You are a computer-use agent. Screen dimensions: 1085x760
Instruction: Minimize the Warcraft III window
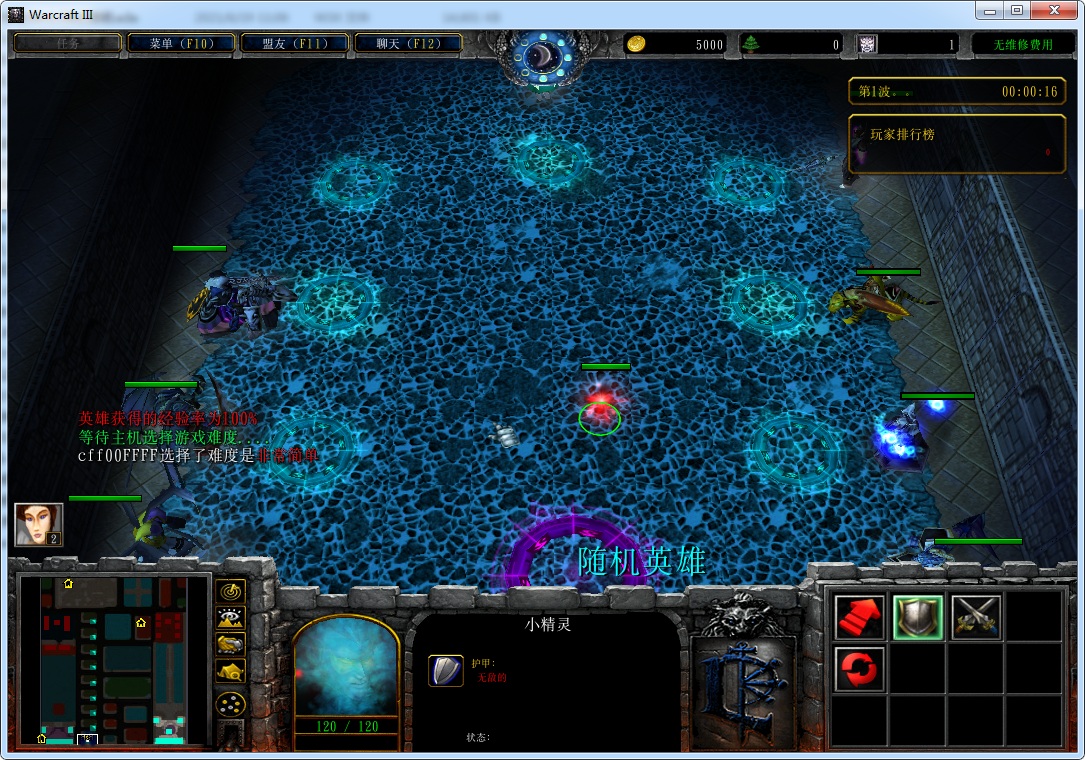click(x=990, y=11)
